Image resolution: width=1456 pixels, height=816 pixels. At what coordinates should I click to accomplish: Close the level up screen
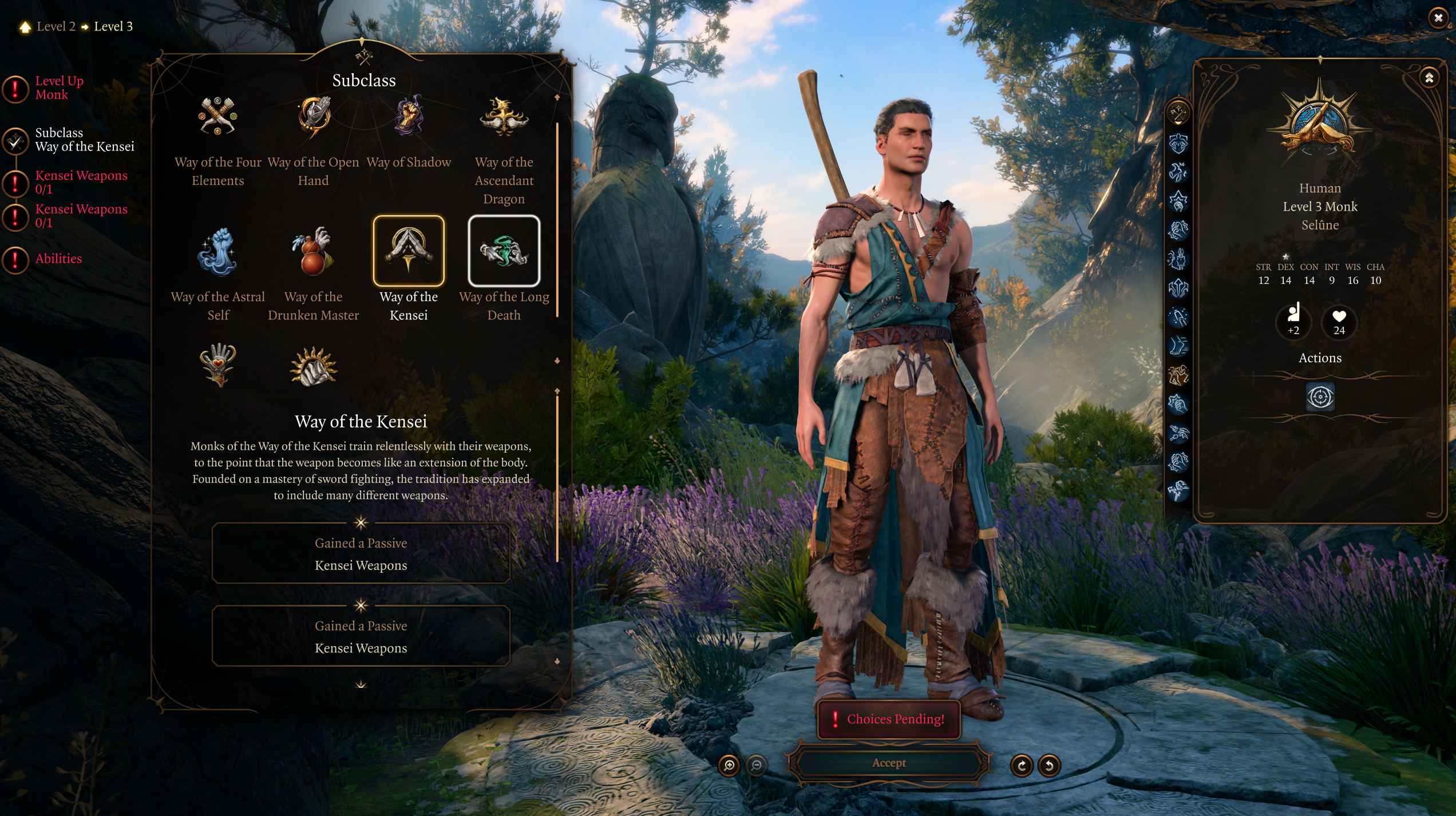(x=1438, y=18)
